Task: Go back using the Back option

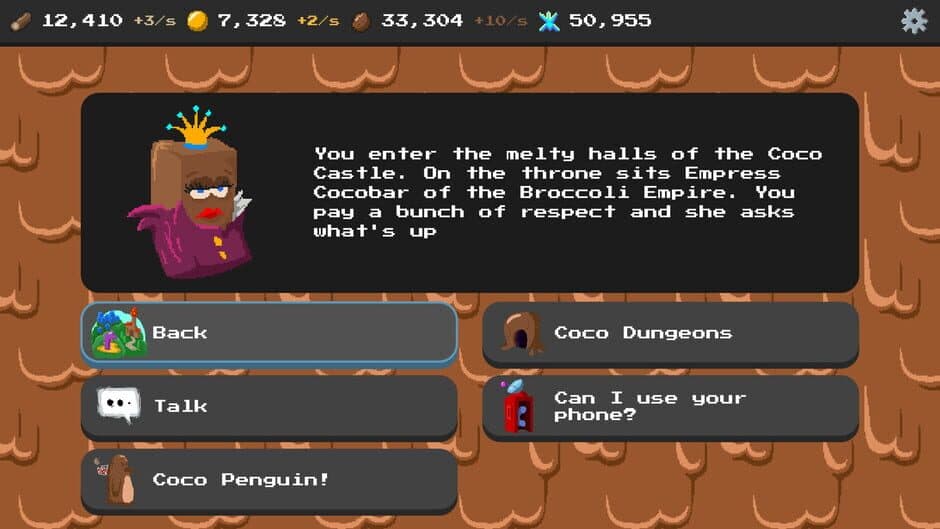Action: [268, 333]
